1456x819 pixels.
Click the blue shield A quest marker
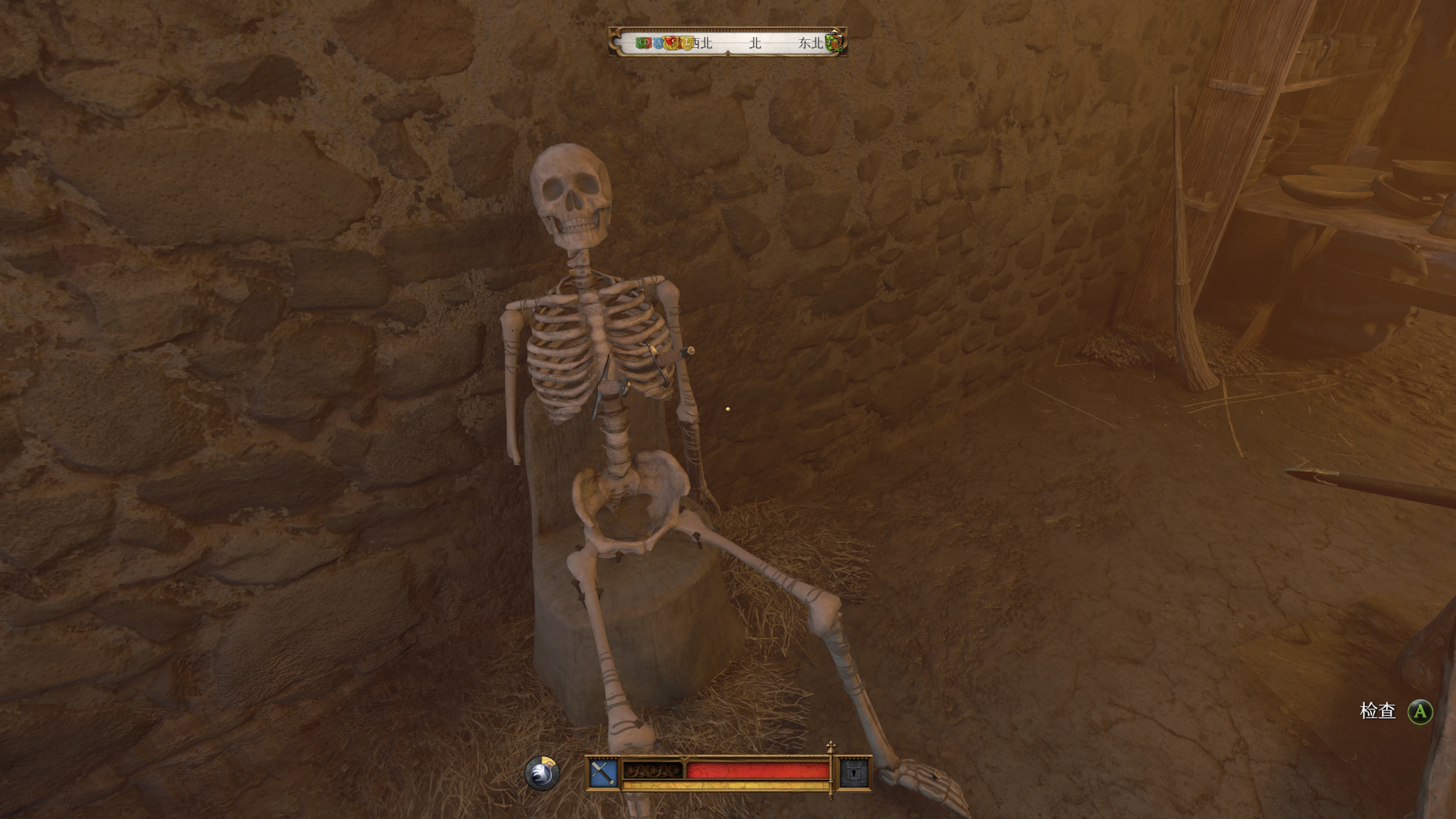click(659, 43)
